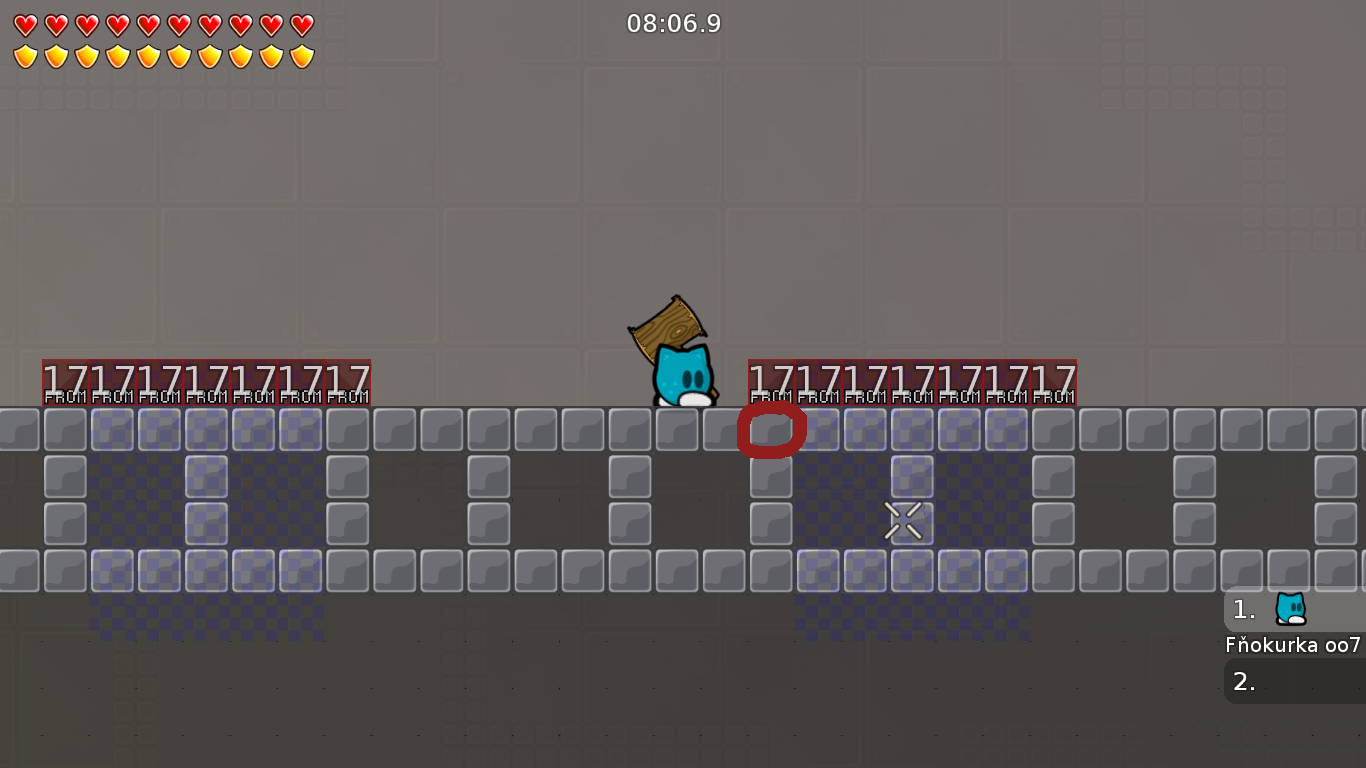Click the leftmost "17 FROM" red block
The image size is (1366, 768).
pos(63,380)
